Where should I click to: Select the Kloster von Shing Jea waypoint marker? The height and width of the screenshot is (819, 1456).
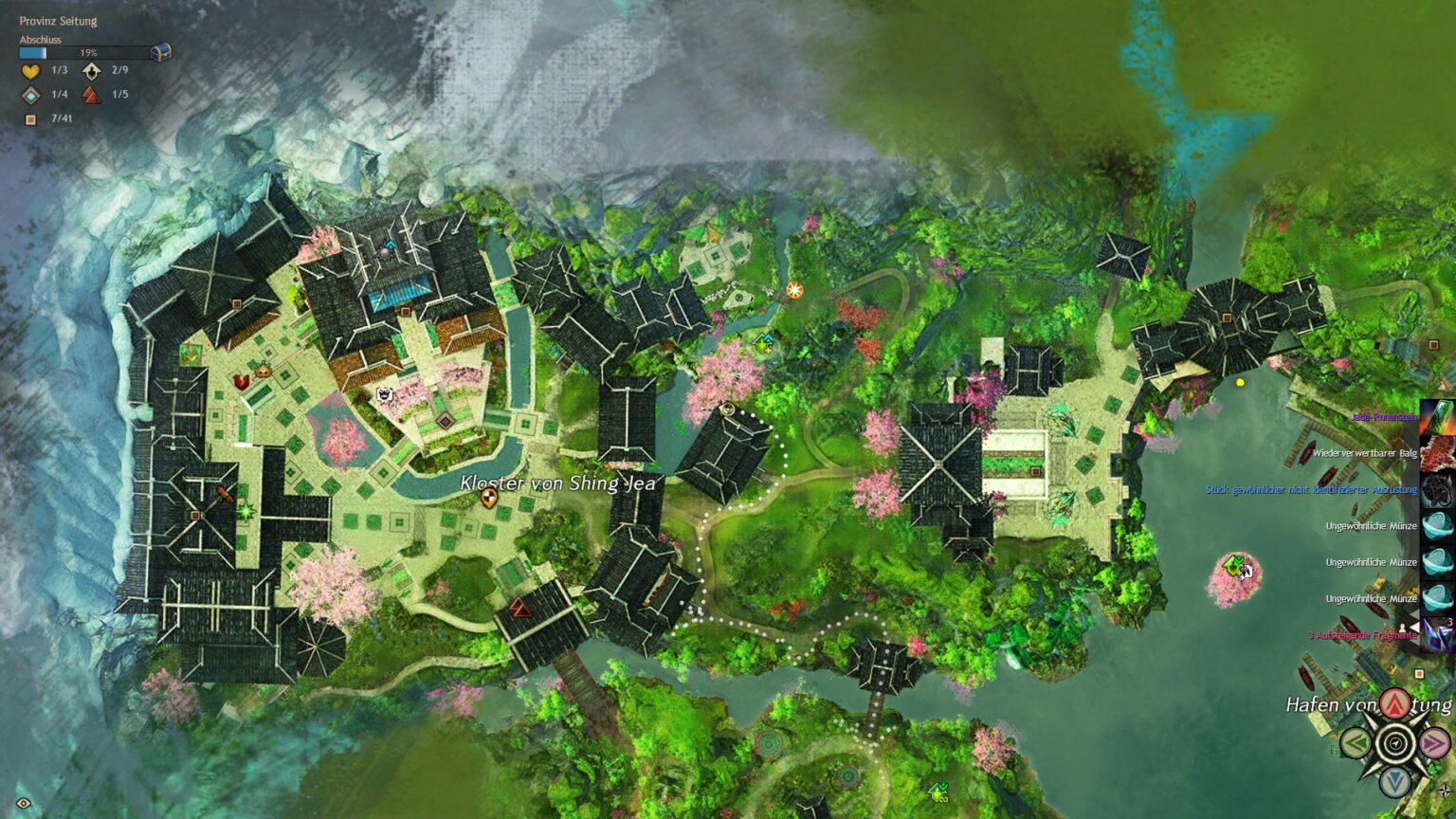(x=489, y=498)
